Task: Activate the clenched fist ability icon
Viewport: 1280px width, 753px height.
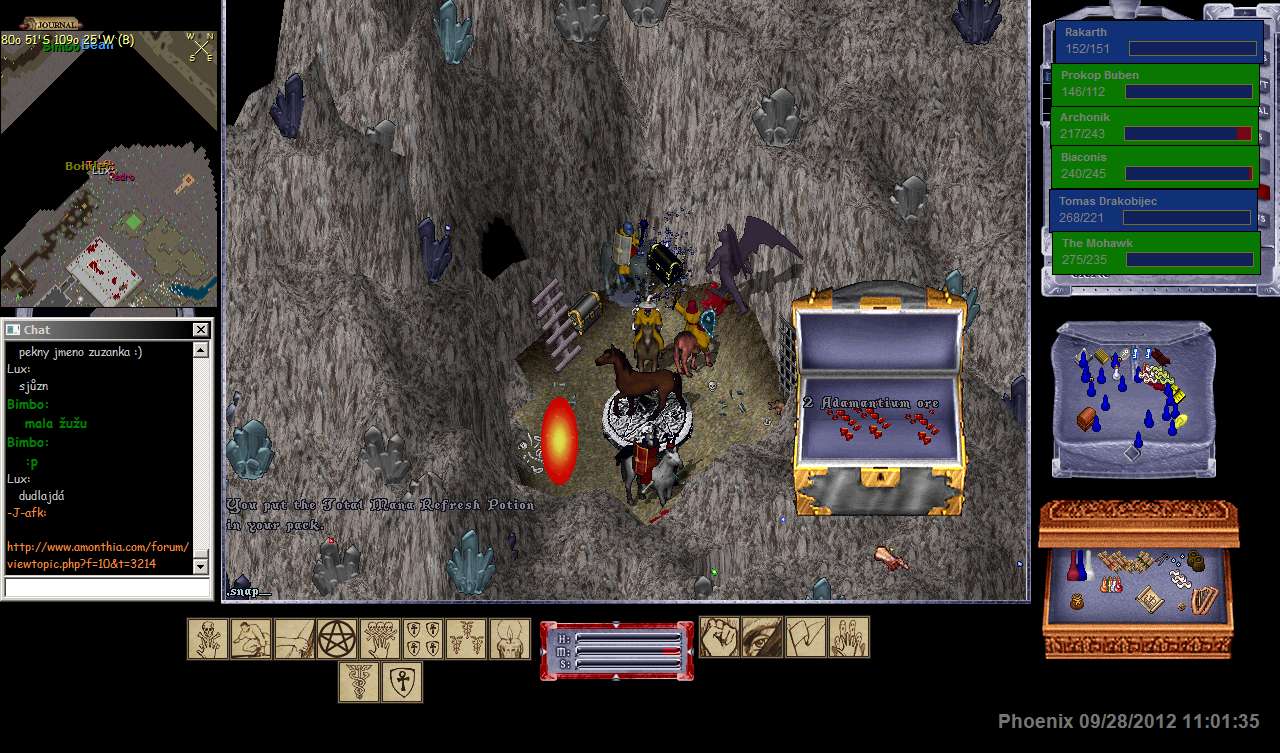Action: pyautogui.click(x=718, y=637)
